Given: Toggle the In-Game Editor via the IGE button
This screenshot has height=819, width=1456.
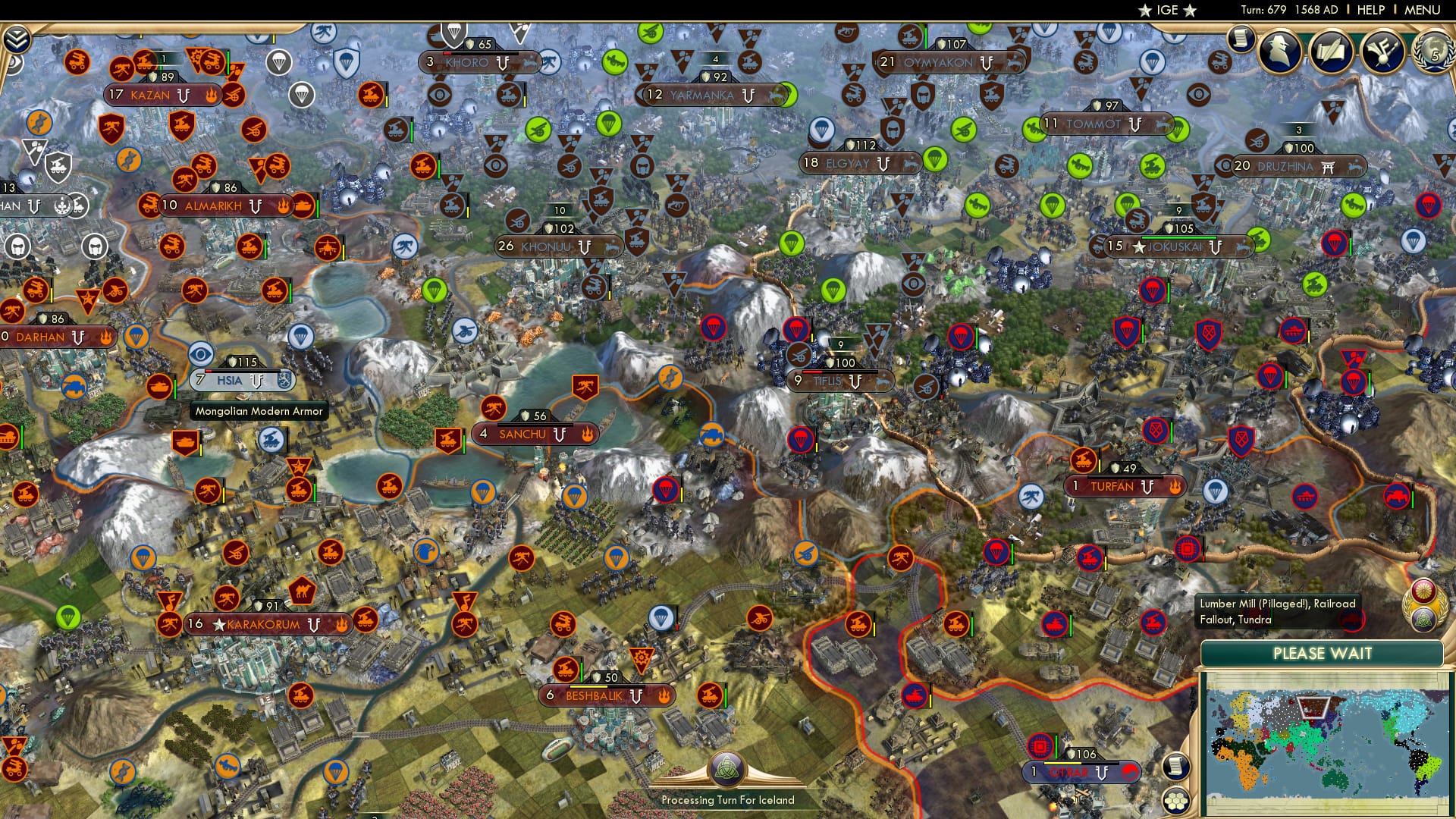Looking at the screenshot, I should click(x=1167, y=11).
